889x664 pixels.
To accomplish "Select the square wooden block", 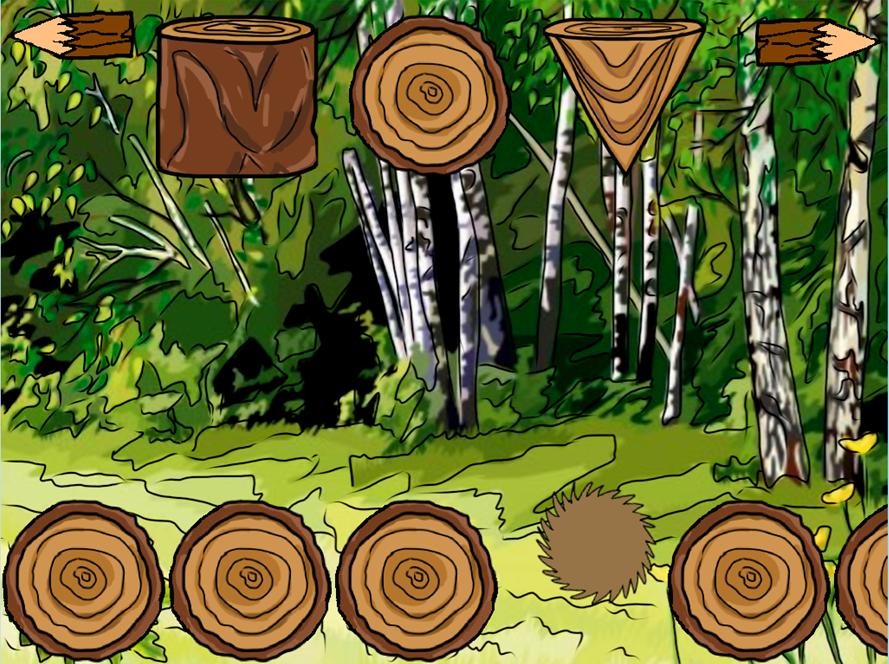I will pyautogui.click(x=237, y=97).
